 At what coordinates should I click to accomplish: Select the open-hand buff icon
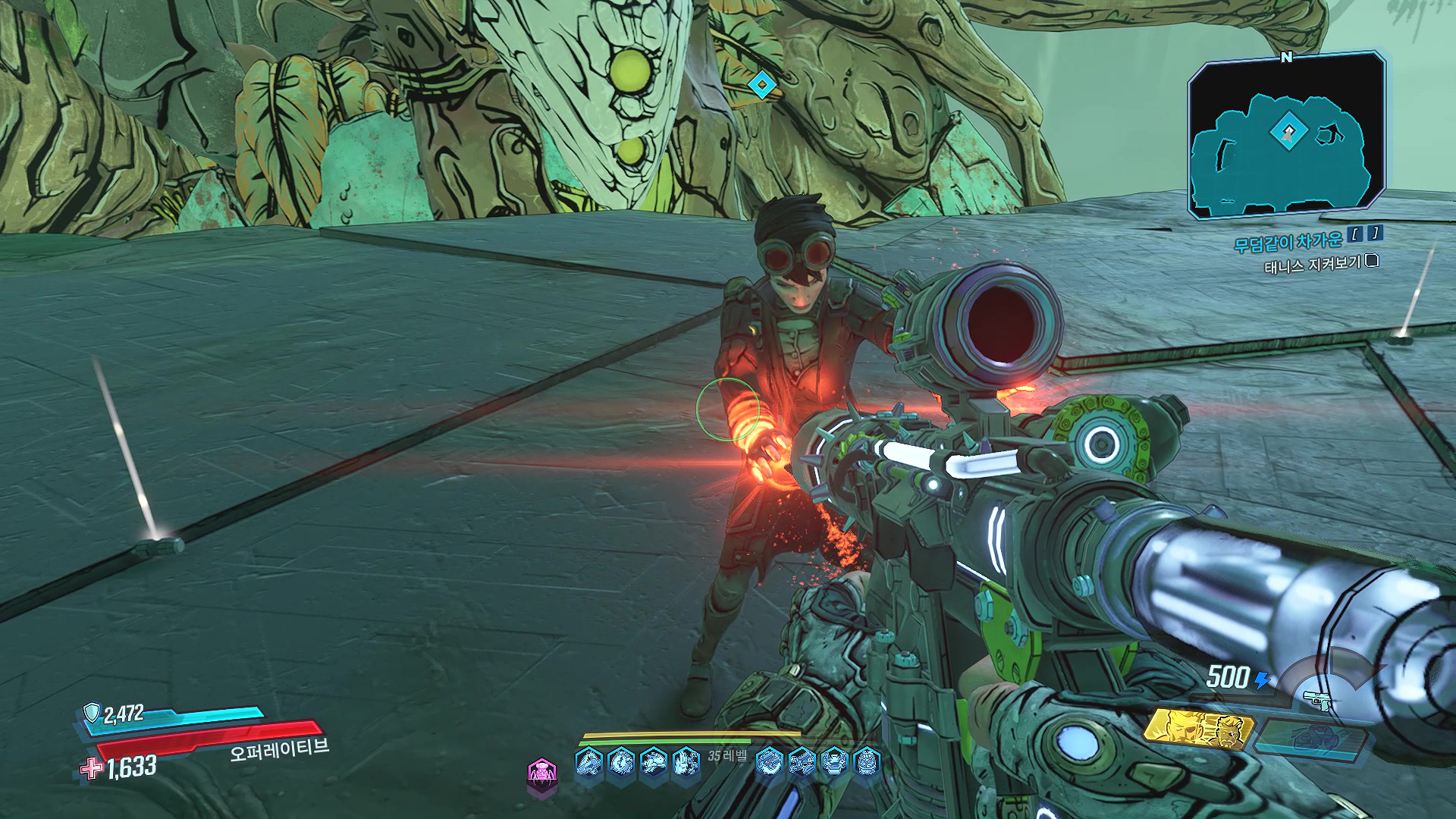pos(686,761)
